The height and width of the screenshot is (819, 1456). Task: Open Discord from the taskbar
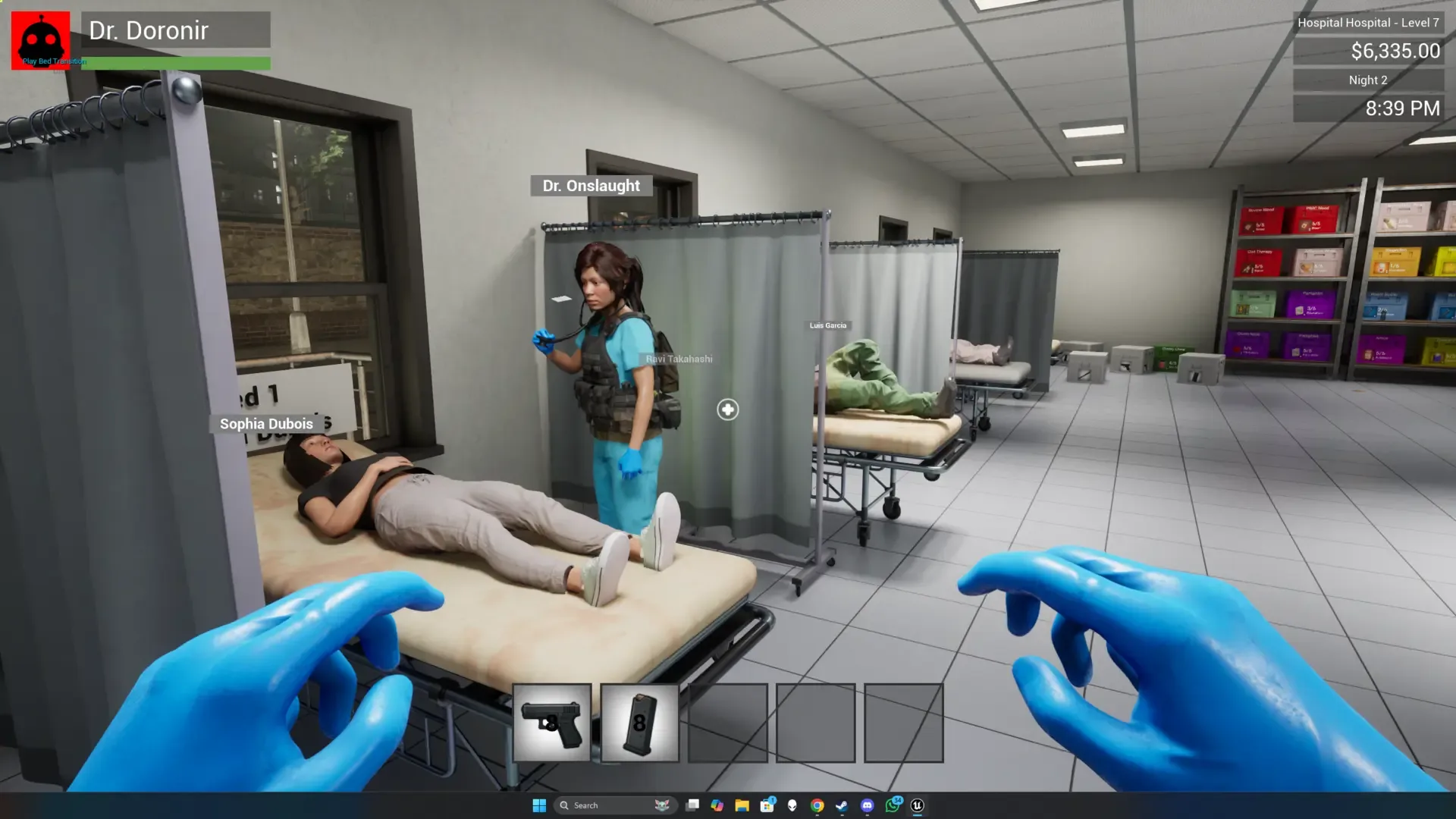865,805
